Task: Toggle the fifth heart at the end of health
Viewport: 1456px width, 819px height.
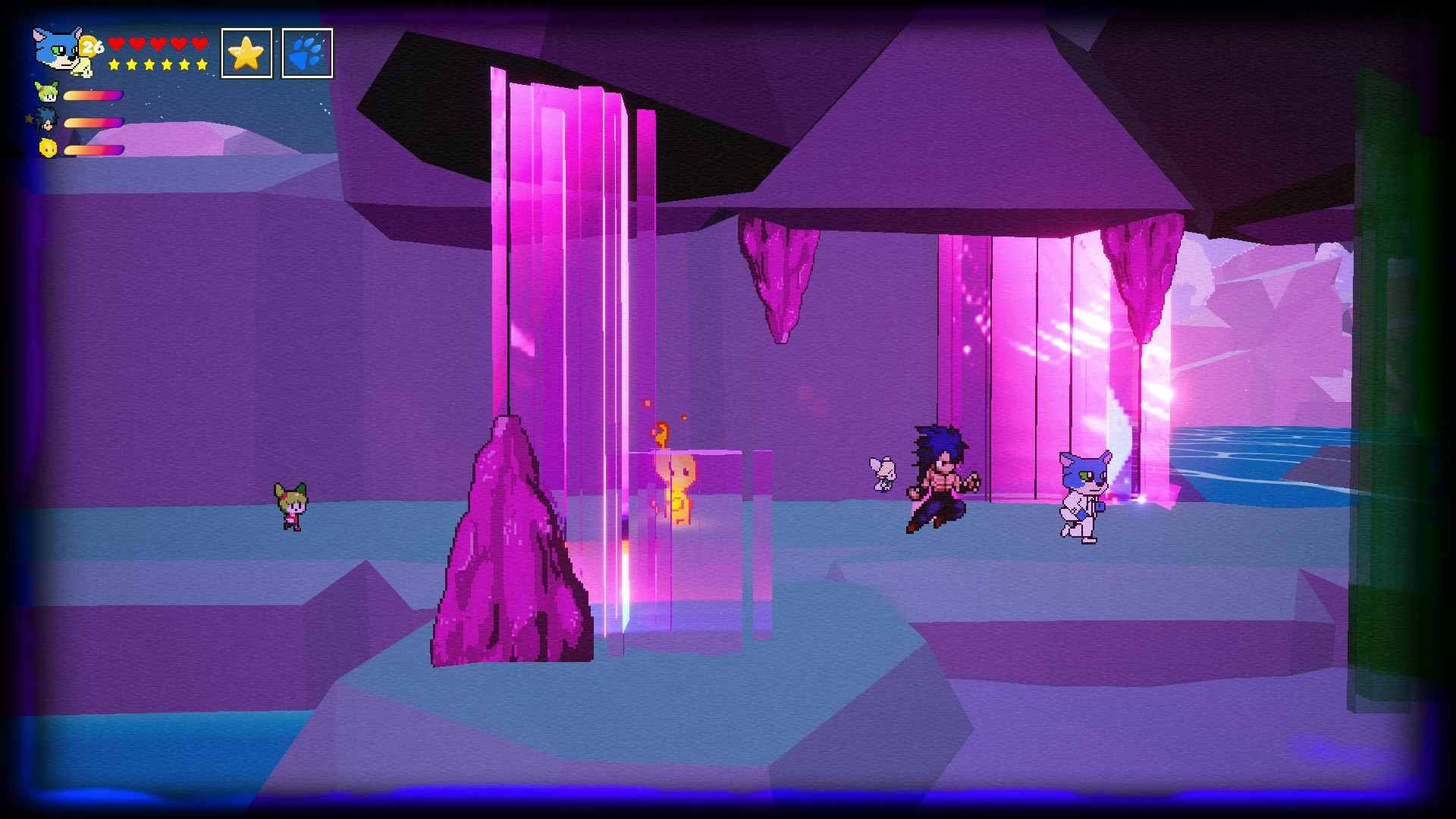Action: [199, 44]
